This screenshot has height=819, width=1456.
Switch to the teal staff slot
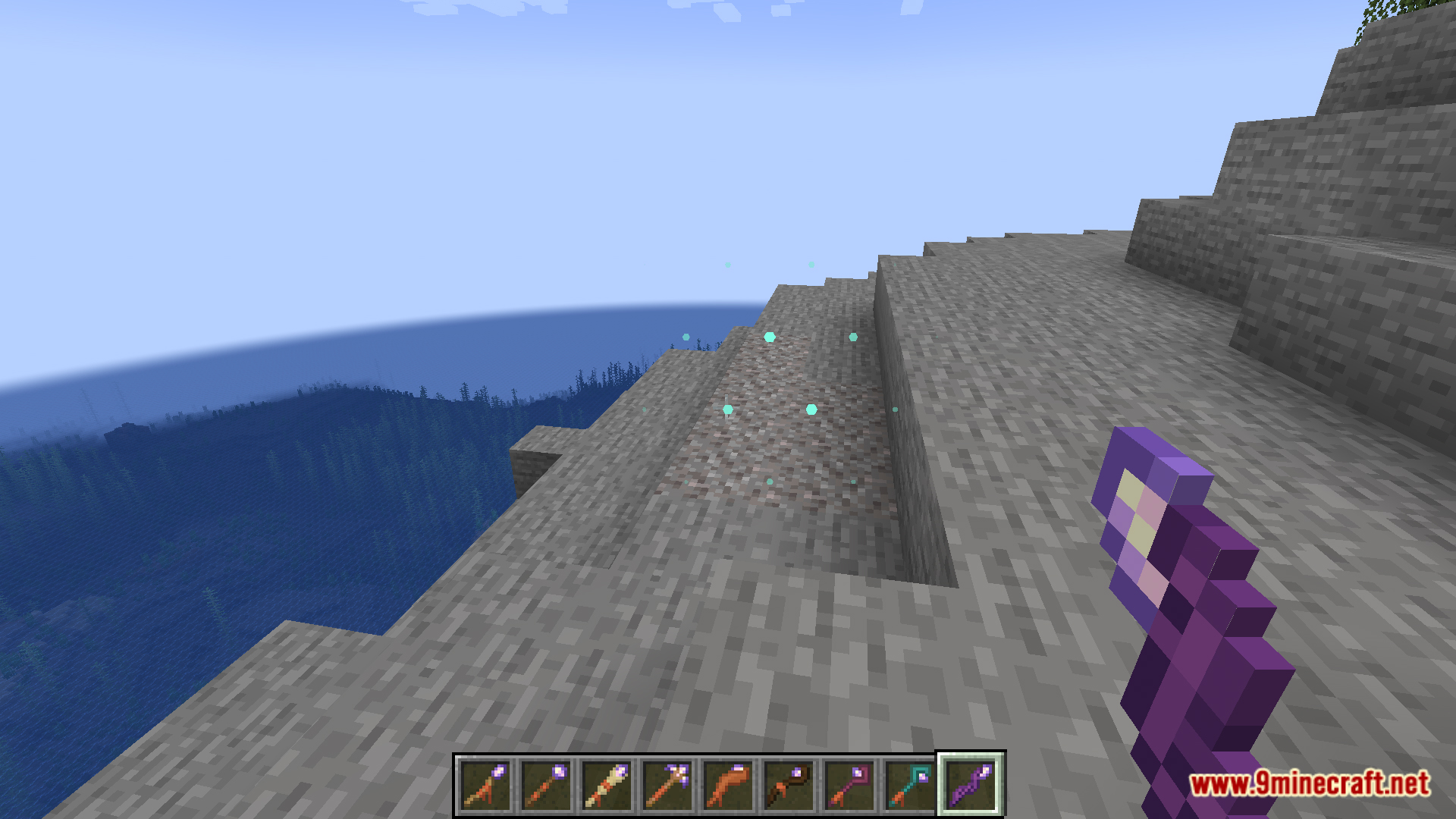pos(910,785)
